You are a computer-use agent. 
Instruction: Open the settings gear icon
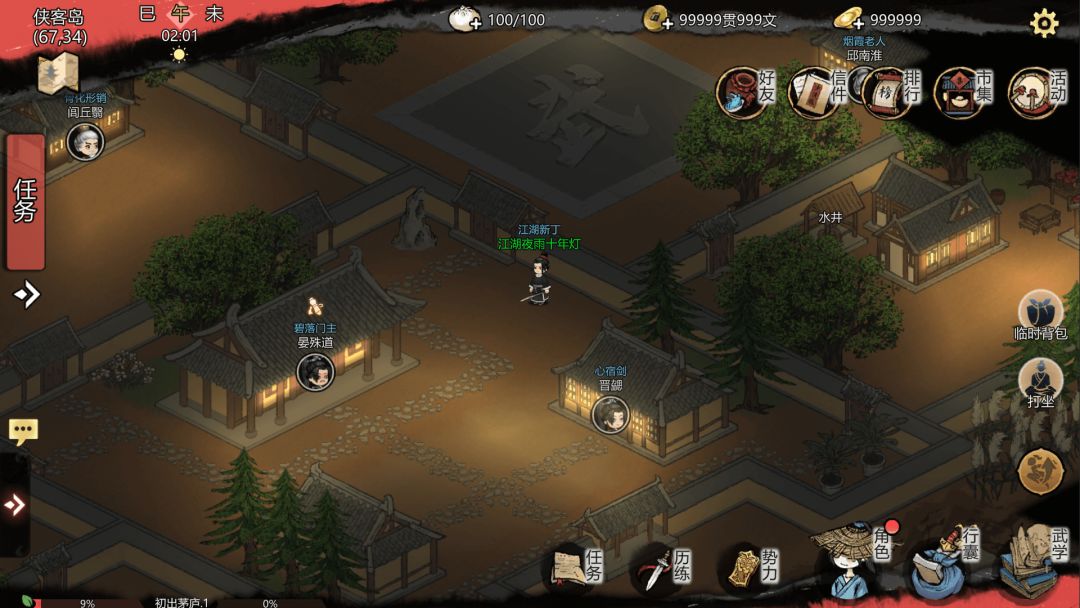[1044, 23]
